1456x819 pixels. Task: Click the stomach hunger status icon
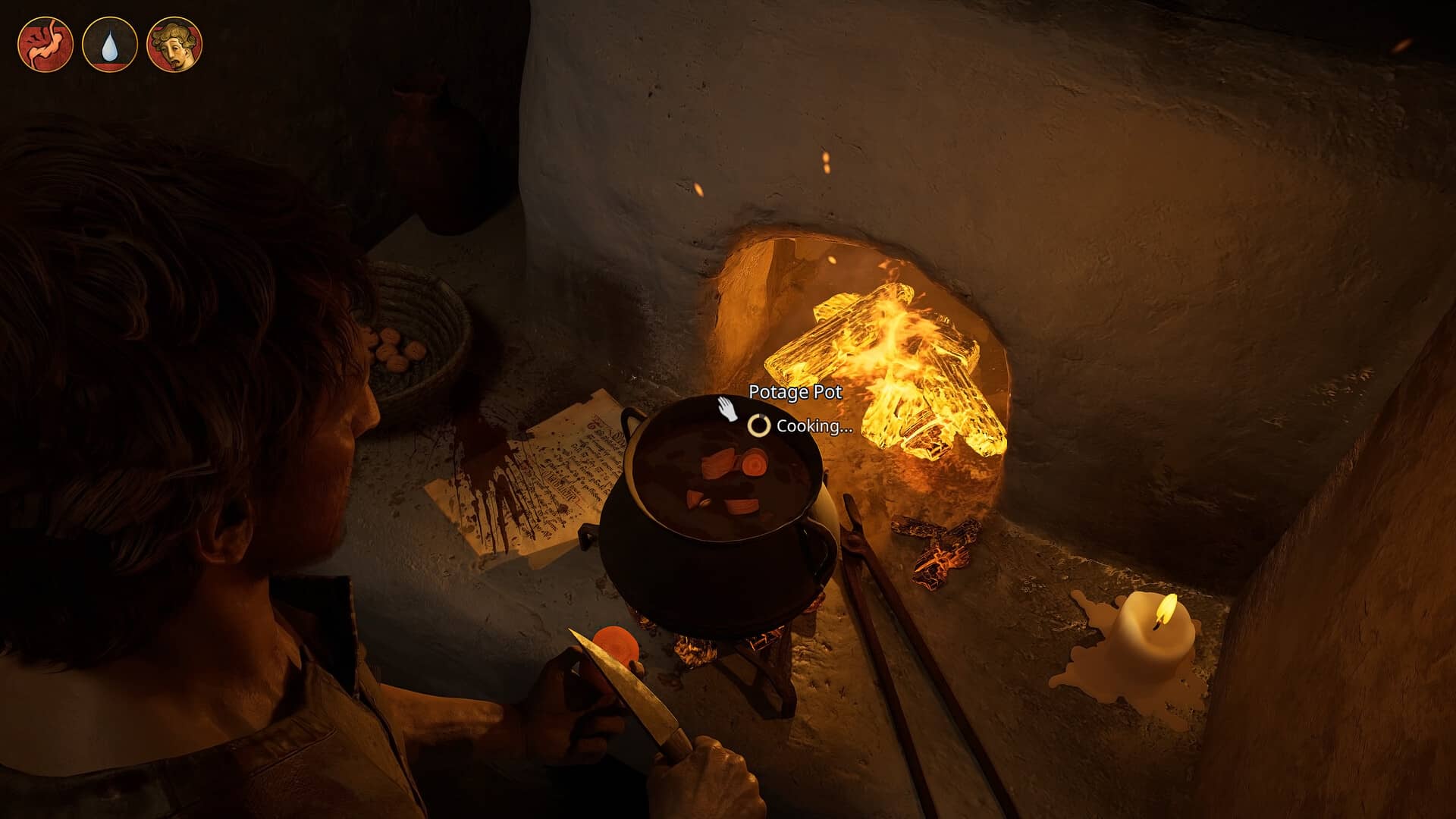[x=45, y=45]
